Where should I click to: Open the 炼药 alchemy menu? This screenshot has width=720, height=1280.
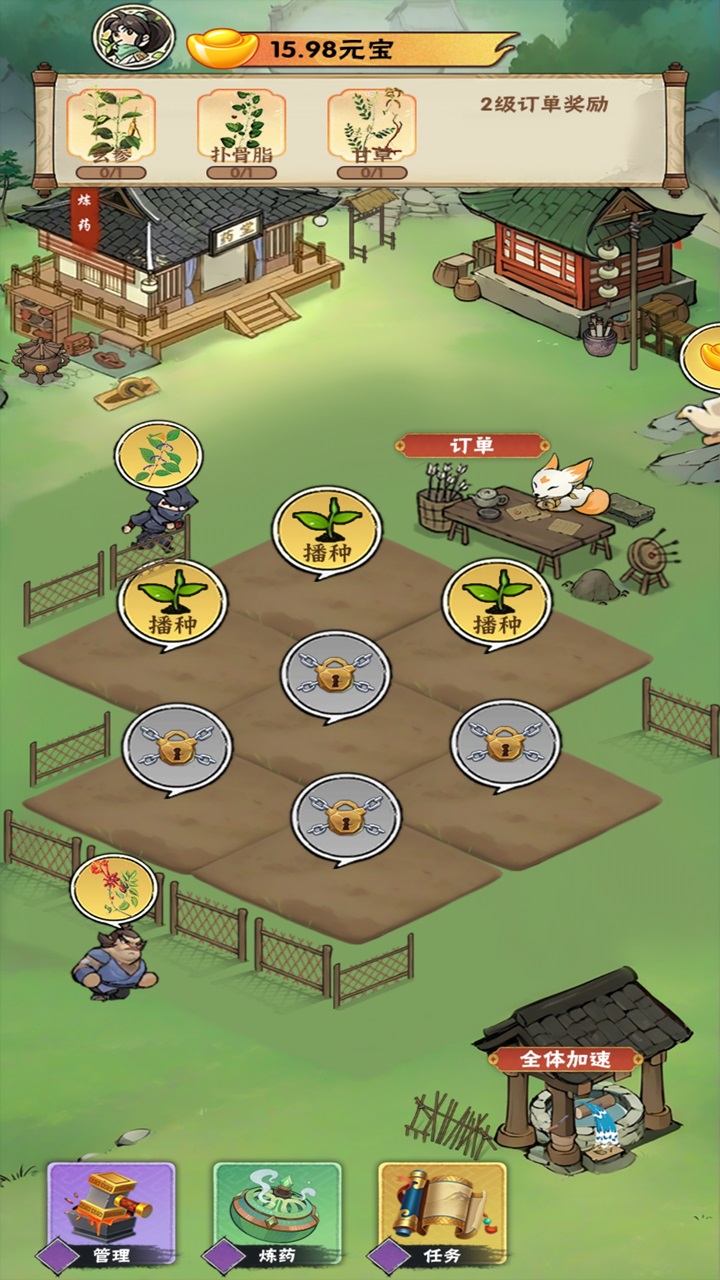(x=277, y=1214)
